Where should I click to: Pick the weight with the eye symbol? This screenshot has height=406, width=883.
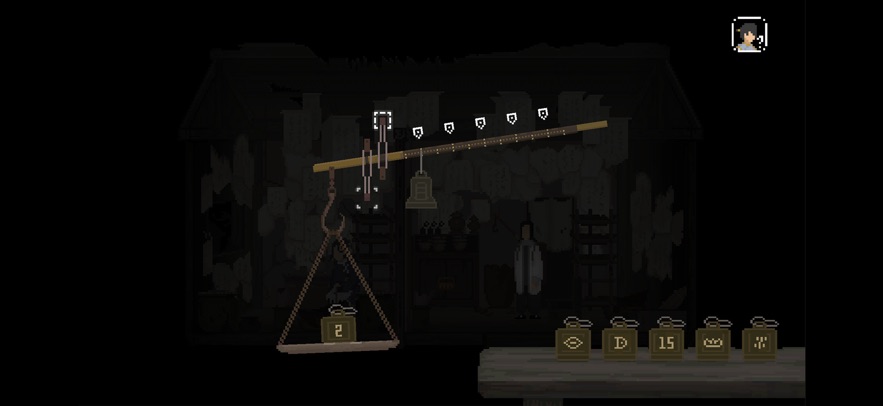coord(573,342)
